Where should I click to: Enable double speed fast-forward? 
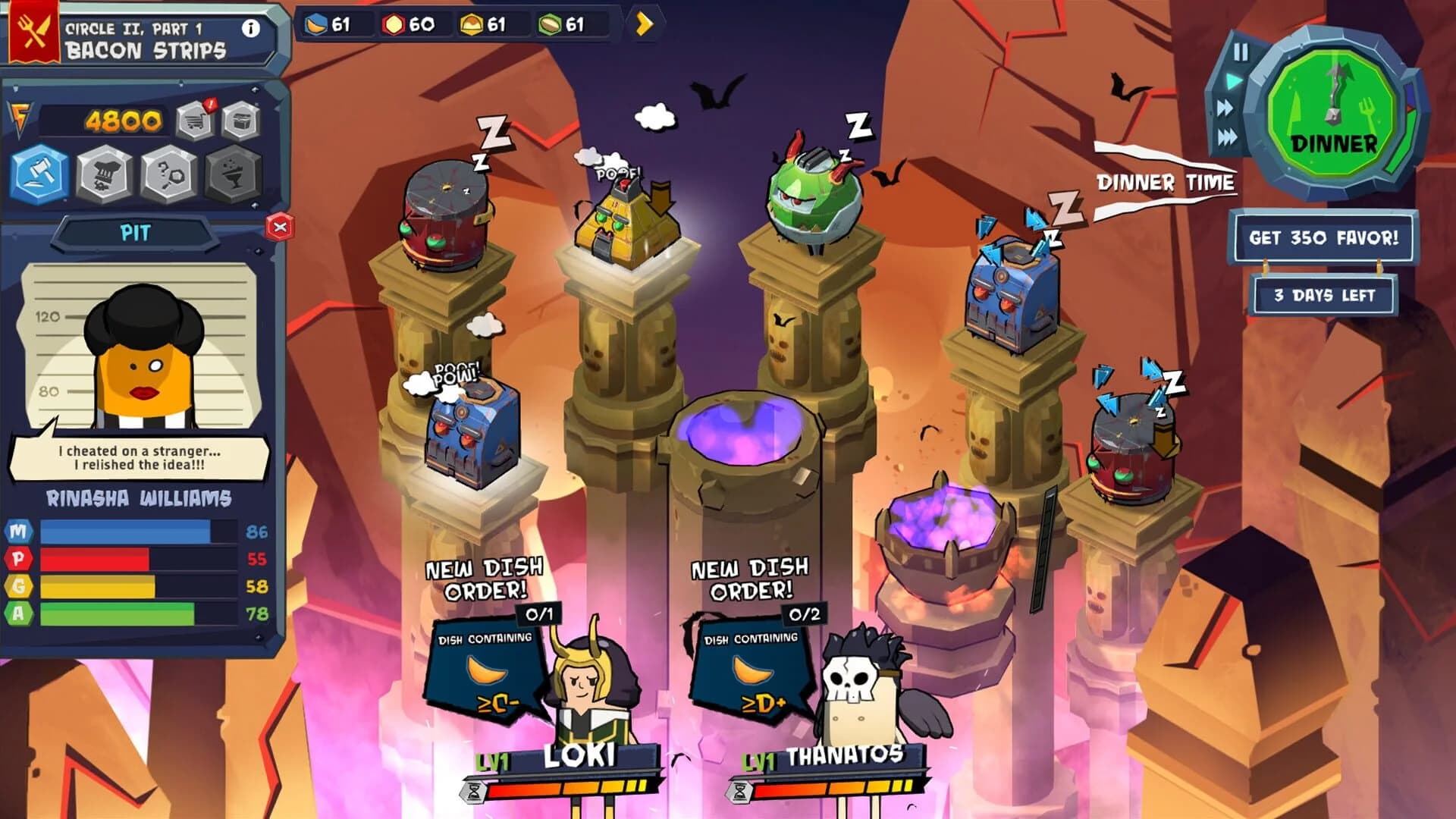click(x=1224, y=108)
